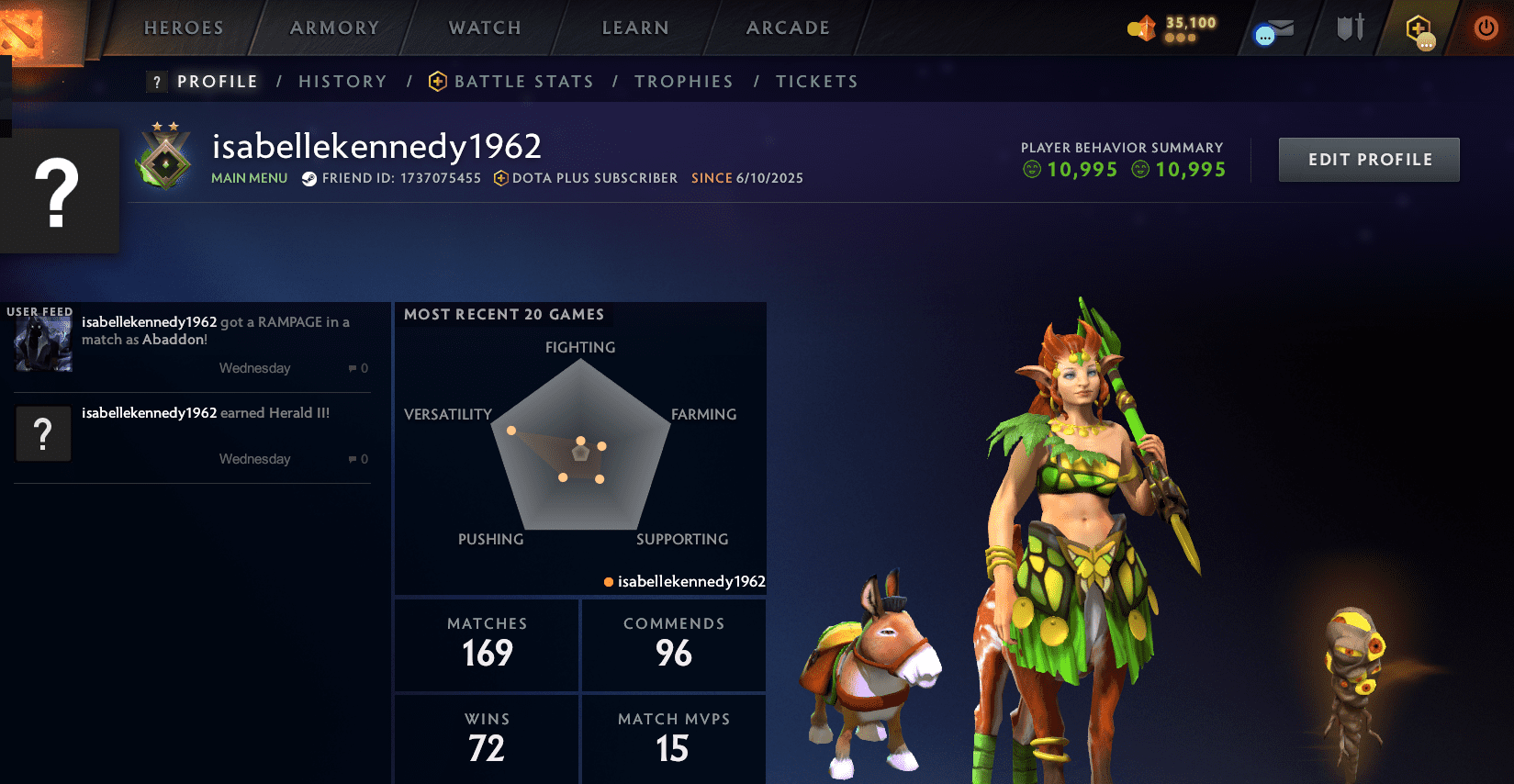Viewport: 1514px width, 784px height.
Task: Switch to the HISTORY tab
Action: tap(342, 81)
